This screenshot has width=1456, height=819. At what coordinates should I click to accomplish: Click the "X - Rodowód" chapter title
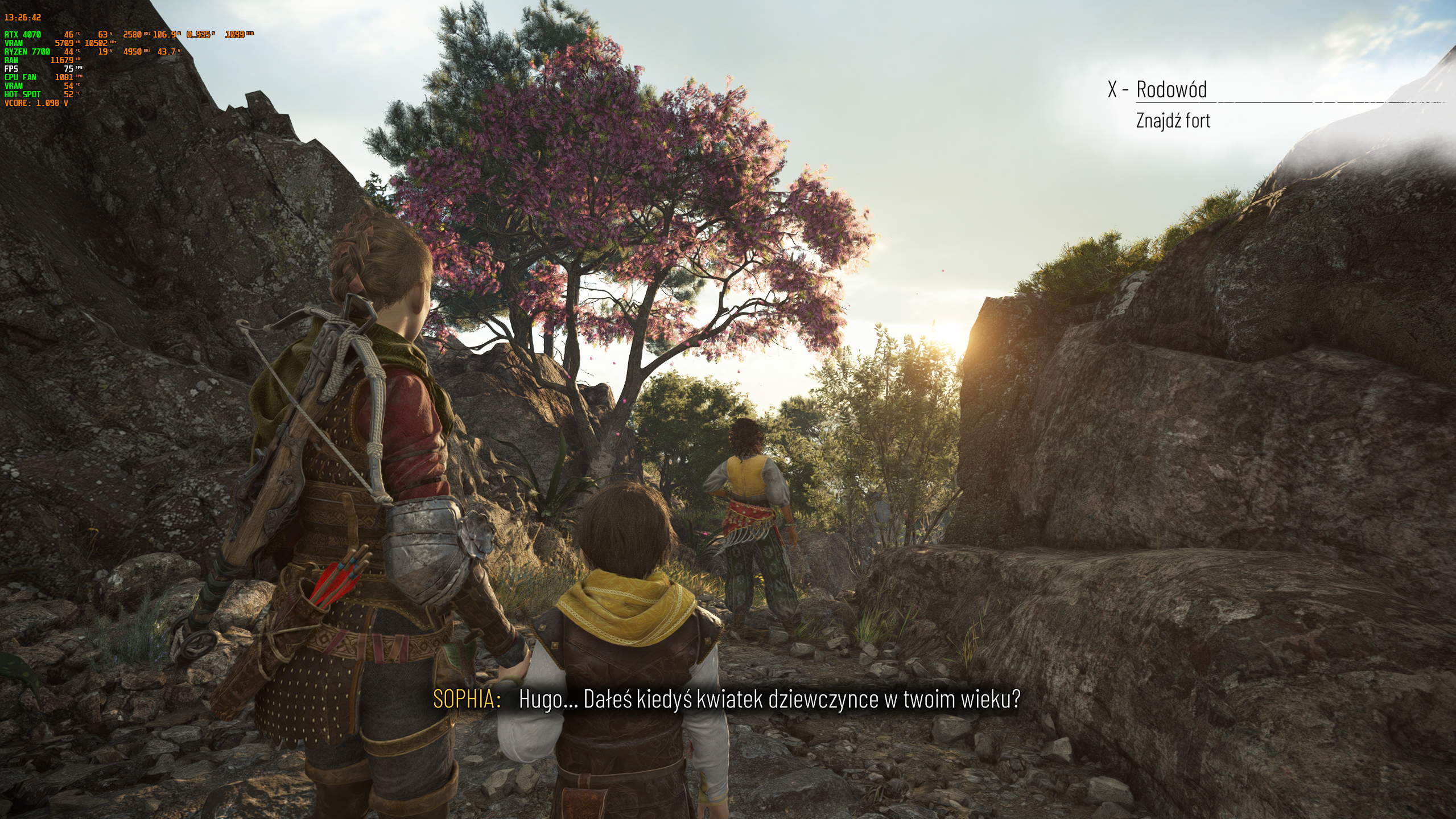1157,89
